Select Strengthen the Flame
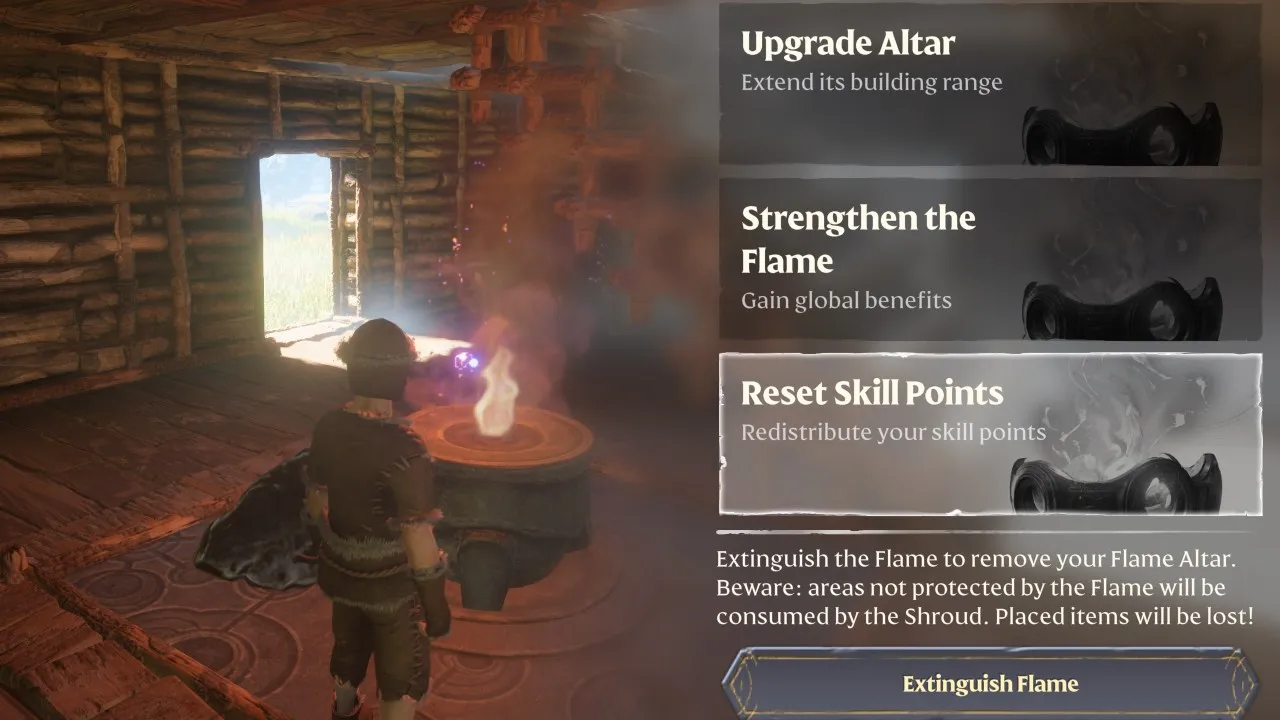The image size is (1280, 720). [990, 259]
